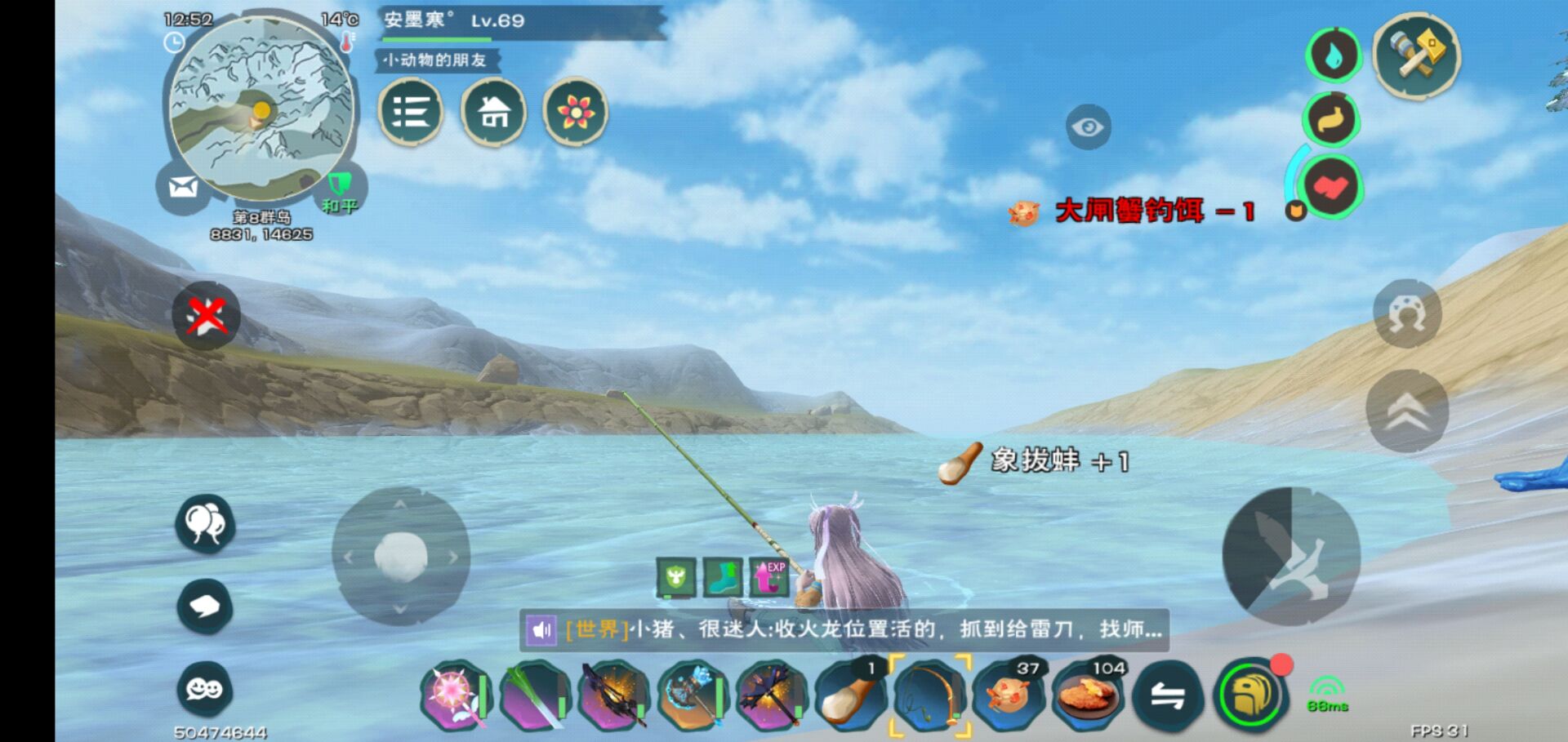
Task: Click the flower event icon
Action: pyautogui.click(x=576, y=113)
